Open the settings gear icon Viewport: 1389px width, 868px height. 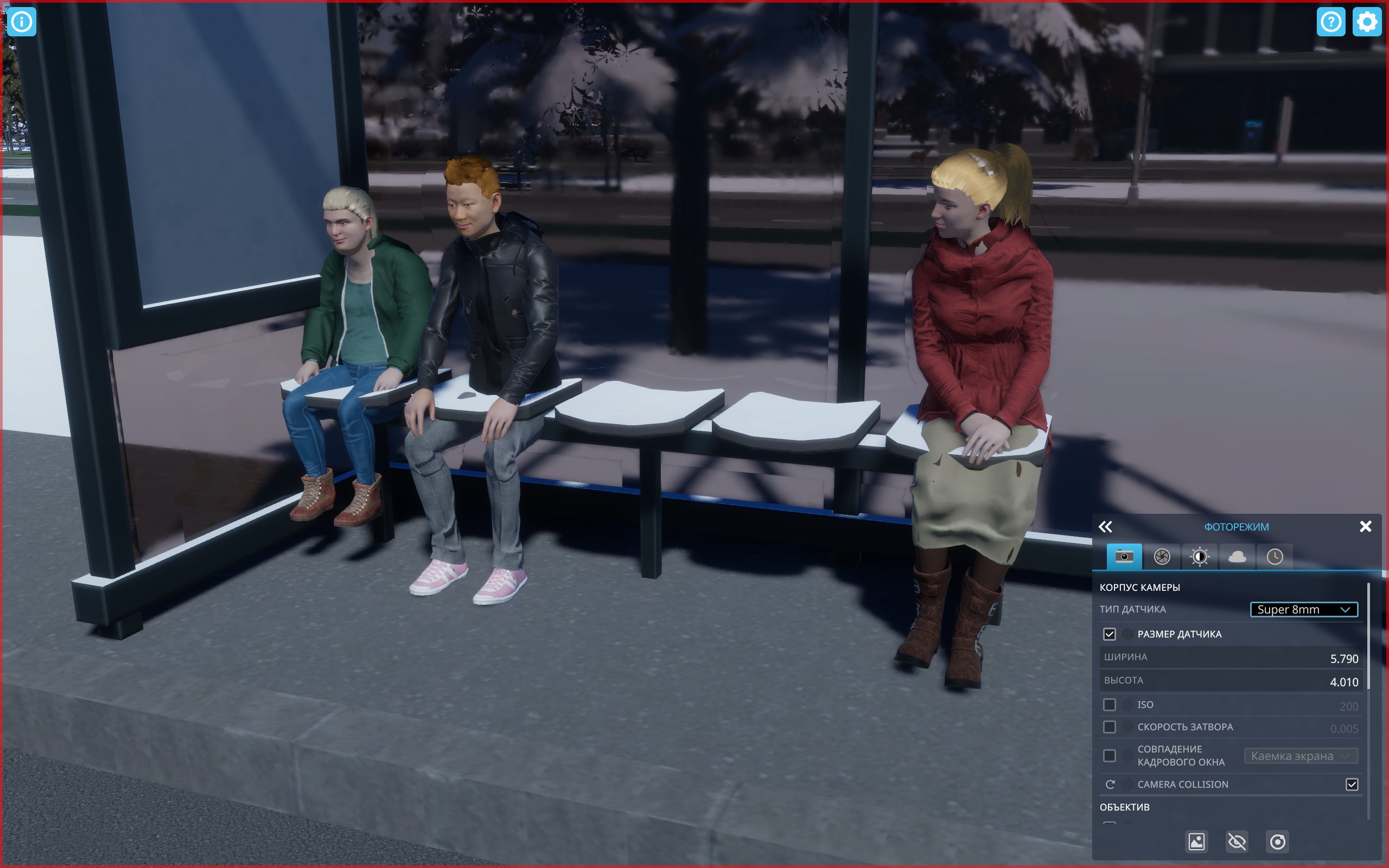pyautogui.click(x=1367, y=22)
